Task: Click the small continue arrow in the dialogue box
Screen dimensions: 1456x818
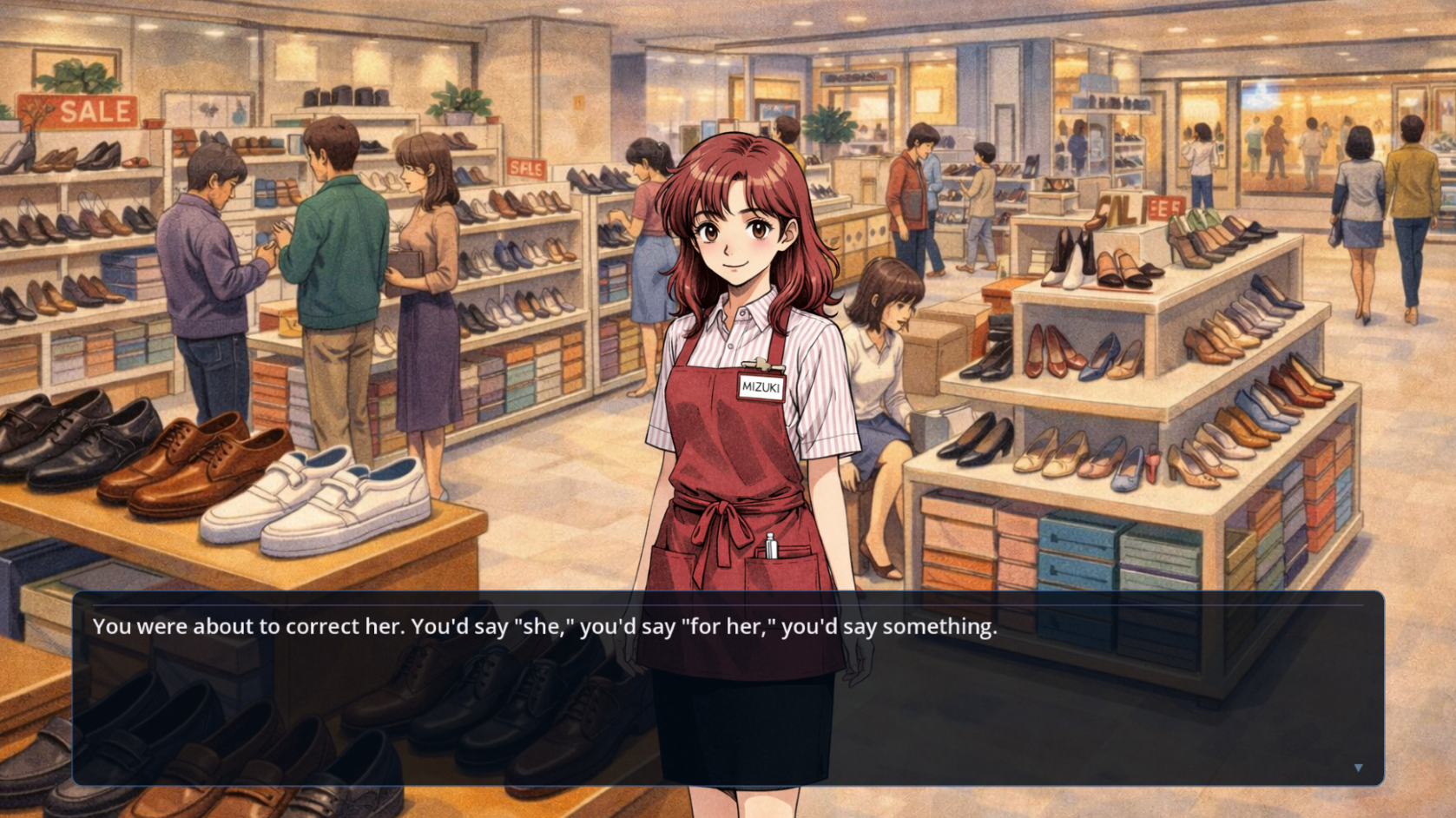Action: pyautogui.click(x=1358, y=768)
